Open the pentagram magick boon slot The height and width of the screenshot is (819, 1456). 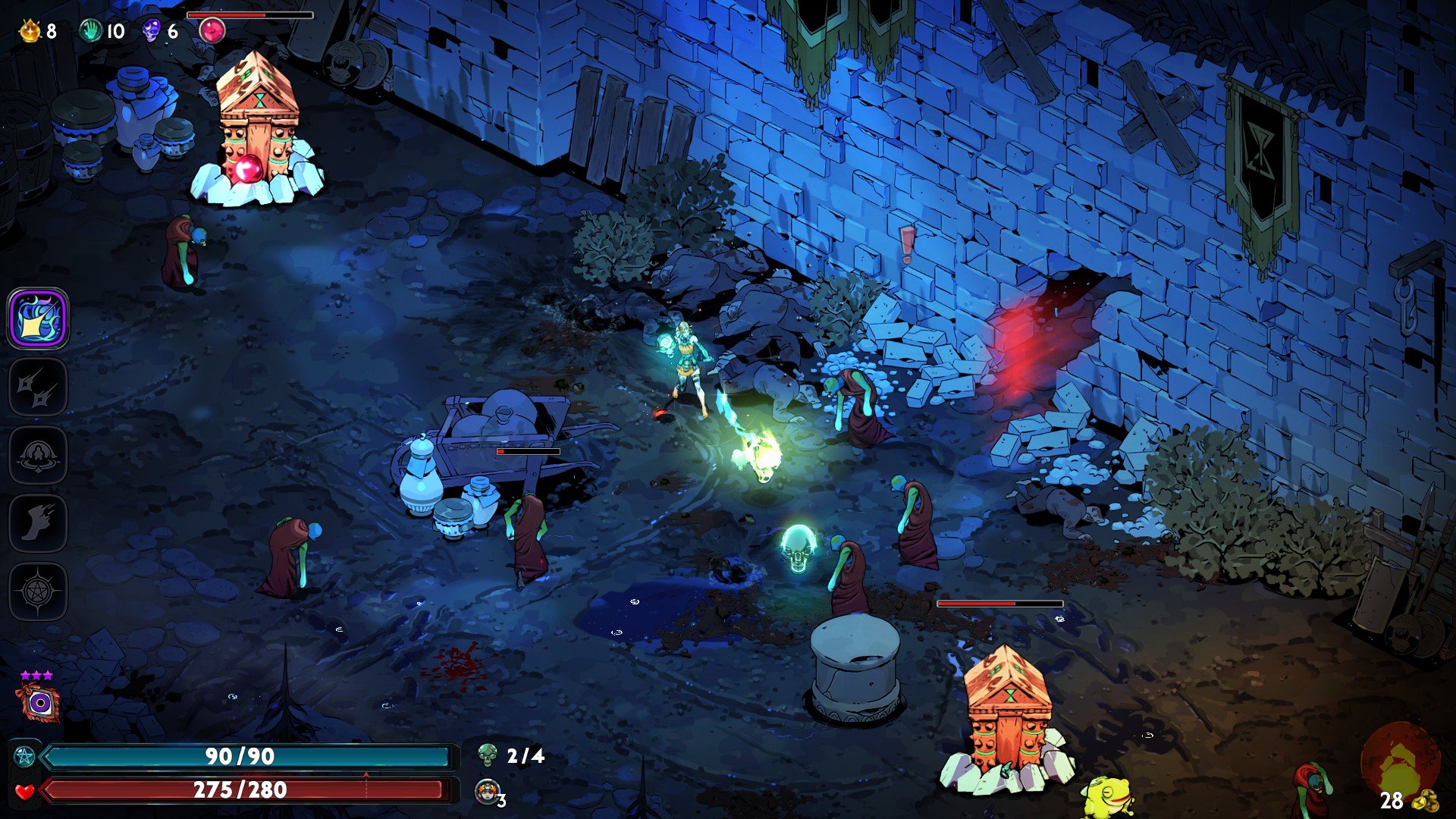point(39,591)
